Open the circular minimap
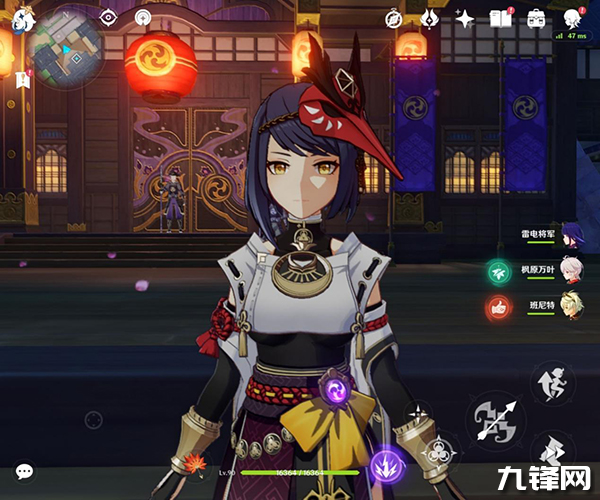Viewport: 600px width, 500px height. 66,45
